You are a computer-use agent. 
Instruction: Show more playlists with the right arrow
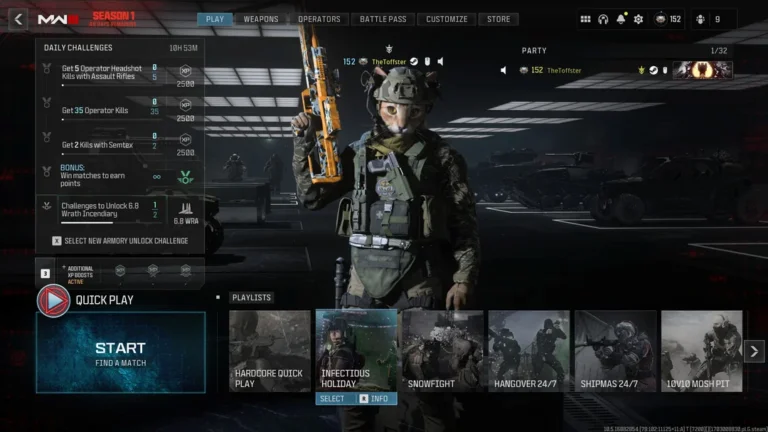[x=755, y=350]
